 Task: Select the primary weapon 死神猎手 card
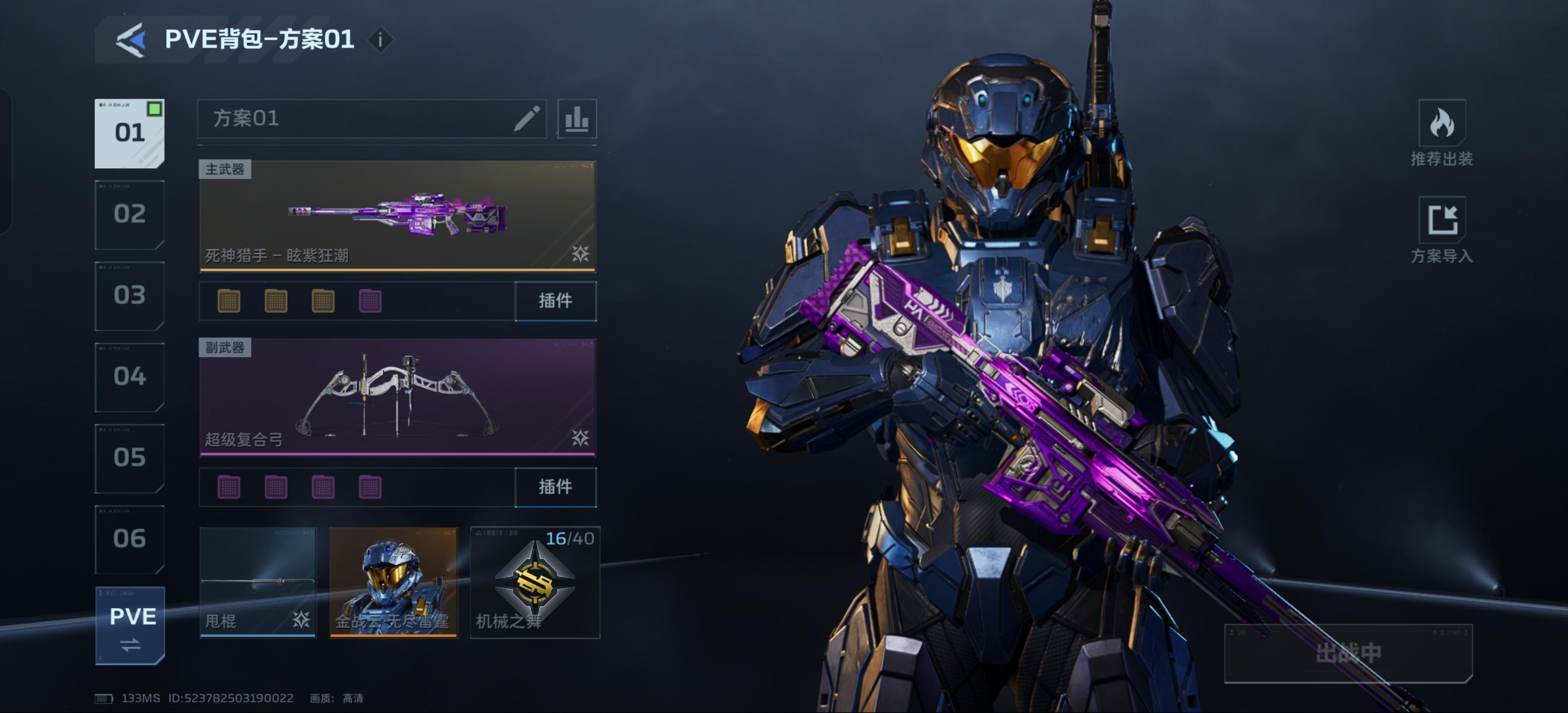397,215
